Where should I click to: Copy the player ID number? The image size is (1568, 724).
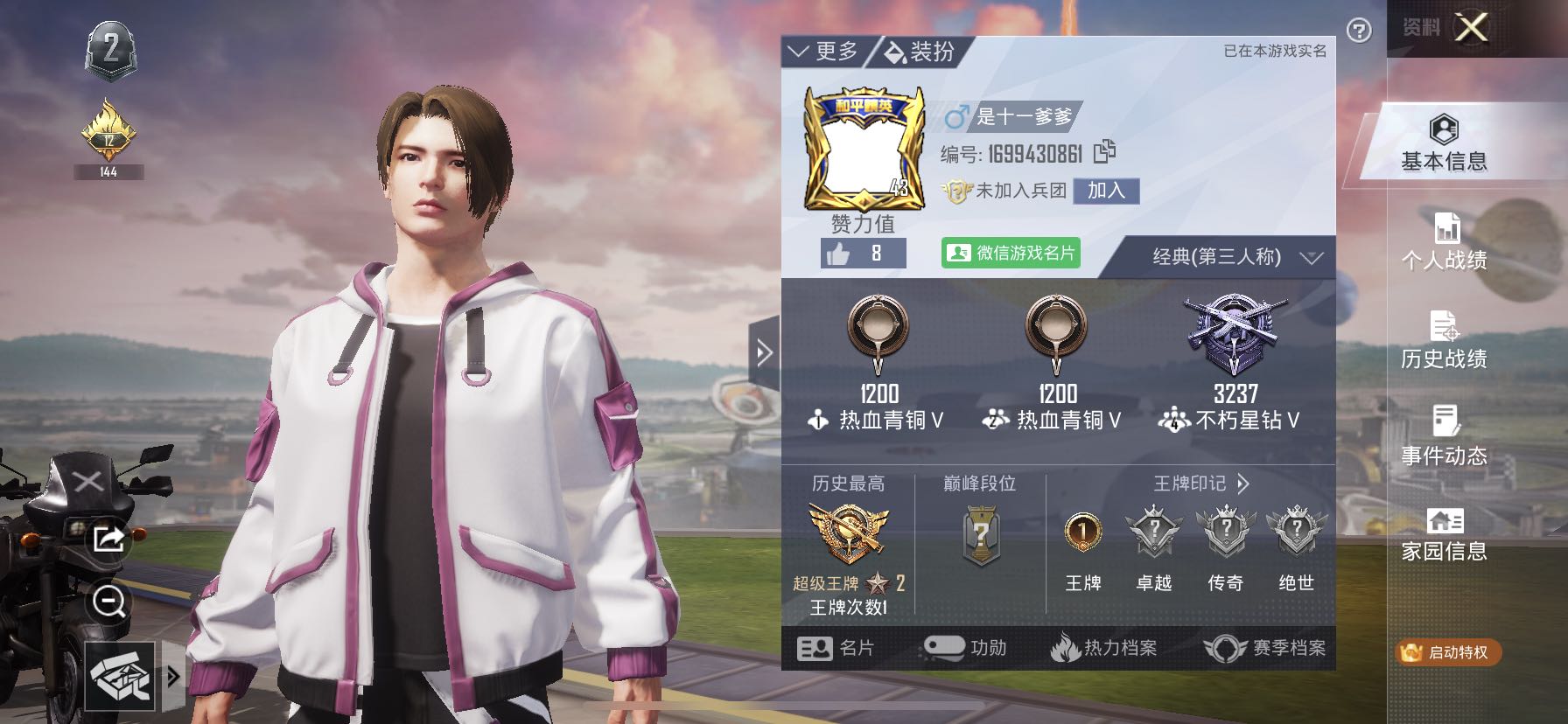pyautogui.click(x=1105, y=152)
